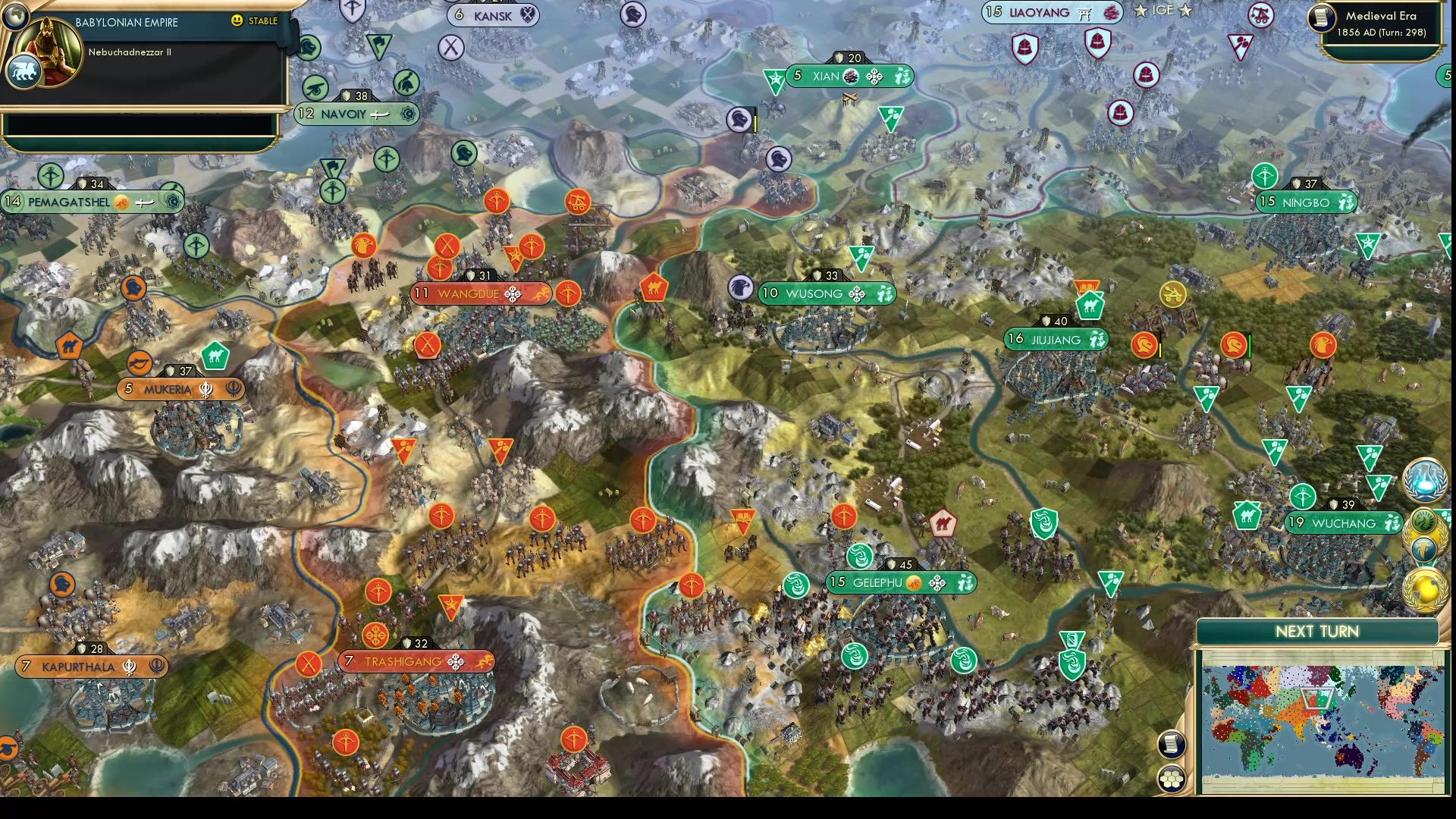
Task: Click the STABLE happiness indicator
Action: [256, 21]
